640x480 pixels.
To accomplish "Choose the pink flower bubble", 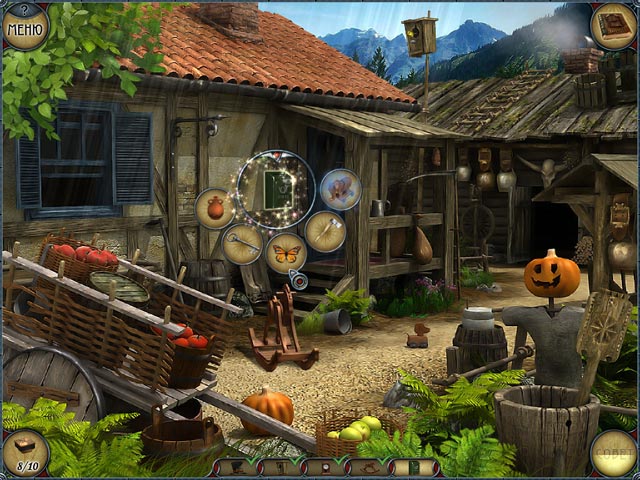I will click(340, 188).
